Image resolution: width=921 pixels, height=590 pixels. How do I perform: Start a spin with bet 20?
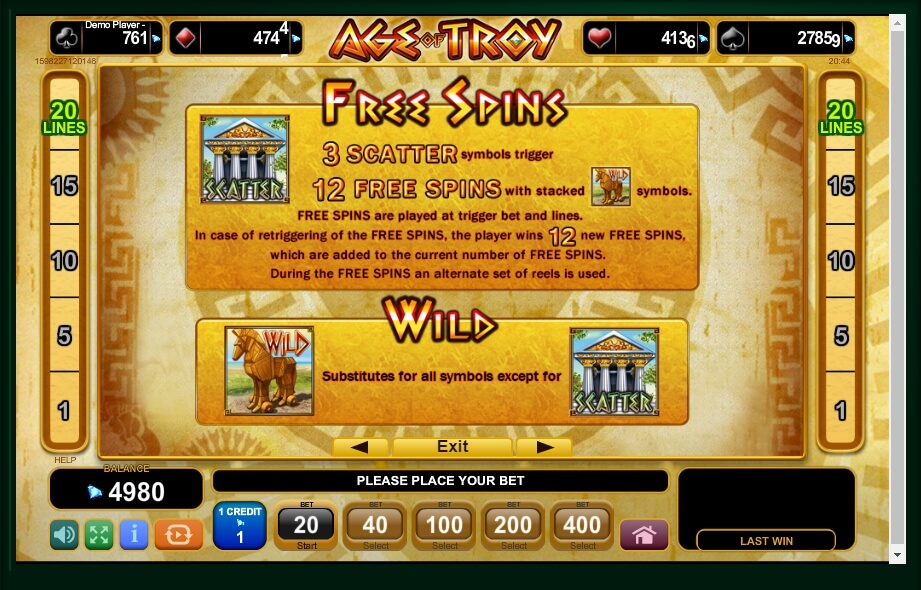306,525
